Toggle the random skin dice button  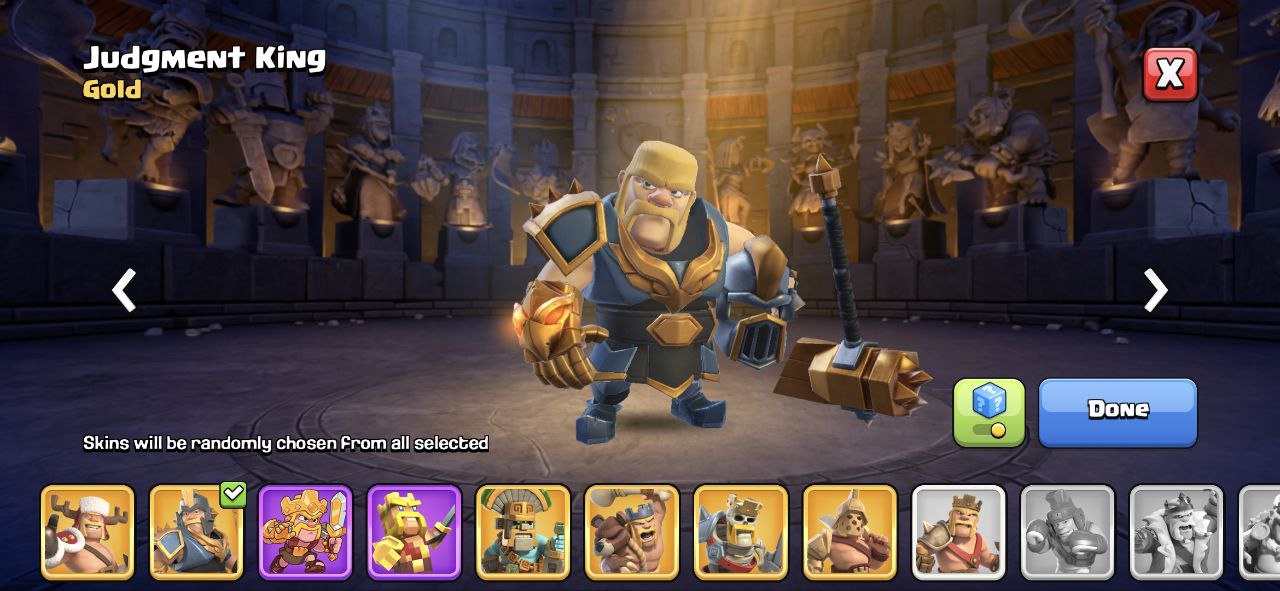(x=988, y=411)
